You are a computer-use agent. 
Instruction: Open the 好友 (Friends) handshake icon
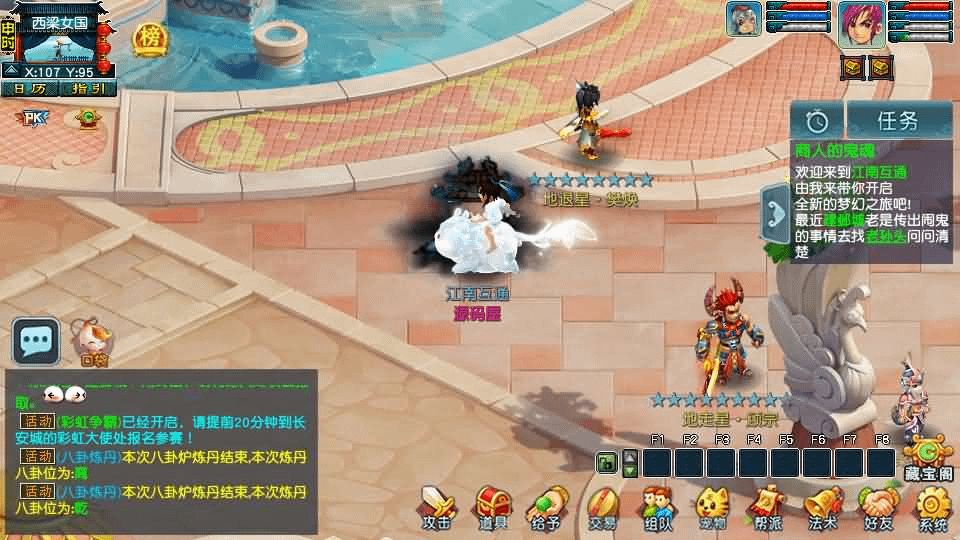(x=878, y=508)
